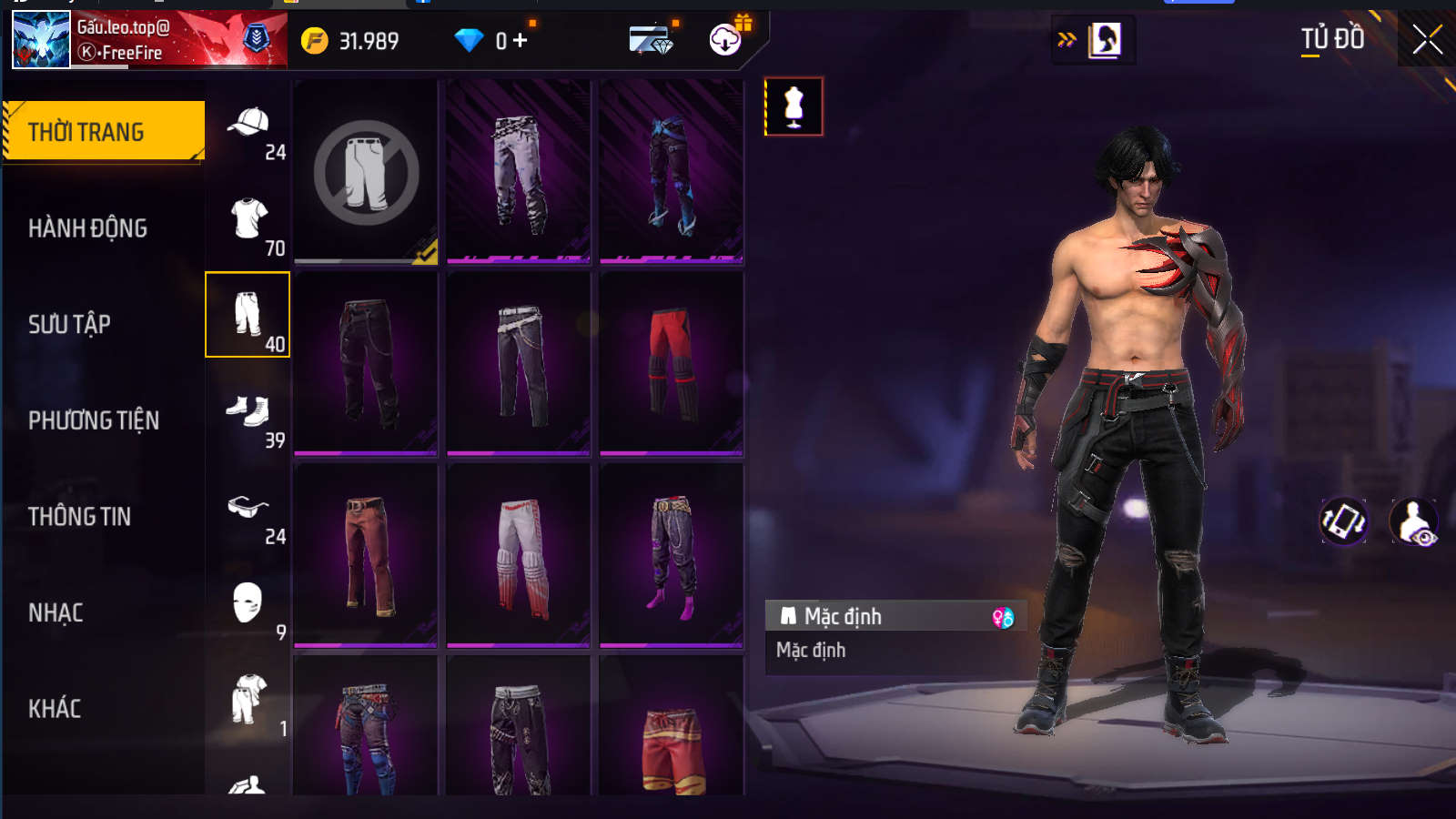Open the THỜI TRANG fashion tab
The image size is (1456, 819).
(104, 132)
